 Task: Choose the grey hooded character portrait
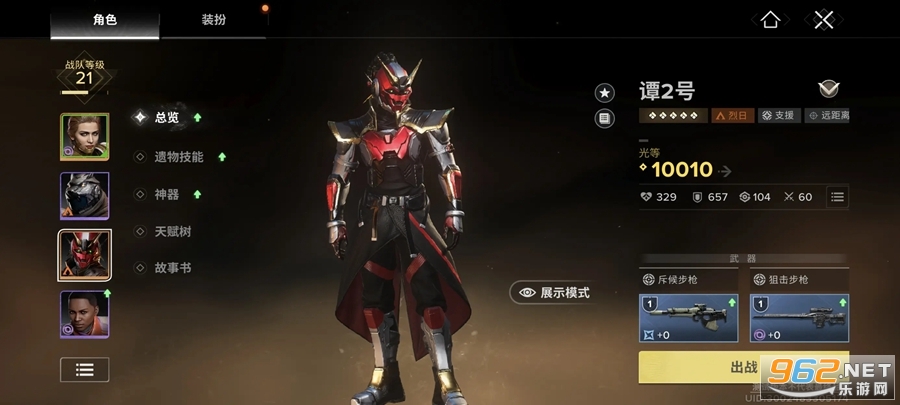tap(84, 196)
